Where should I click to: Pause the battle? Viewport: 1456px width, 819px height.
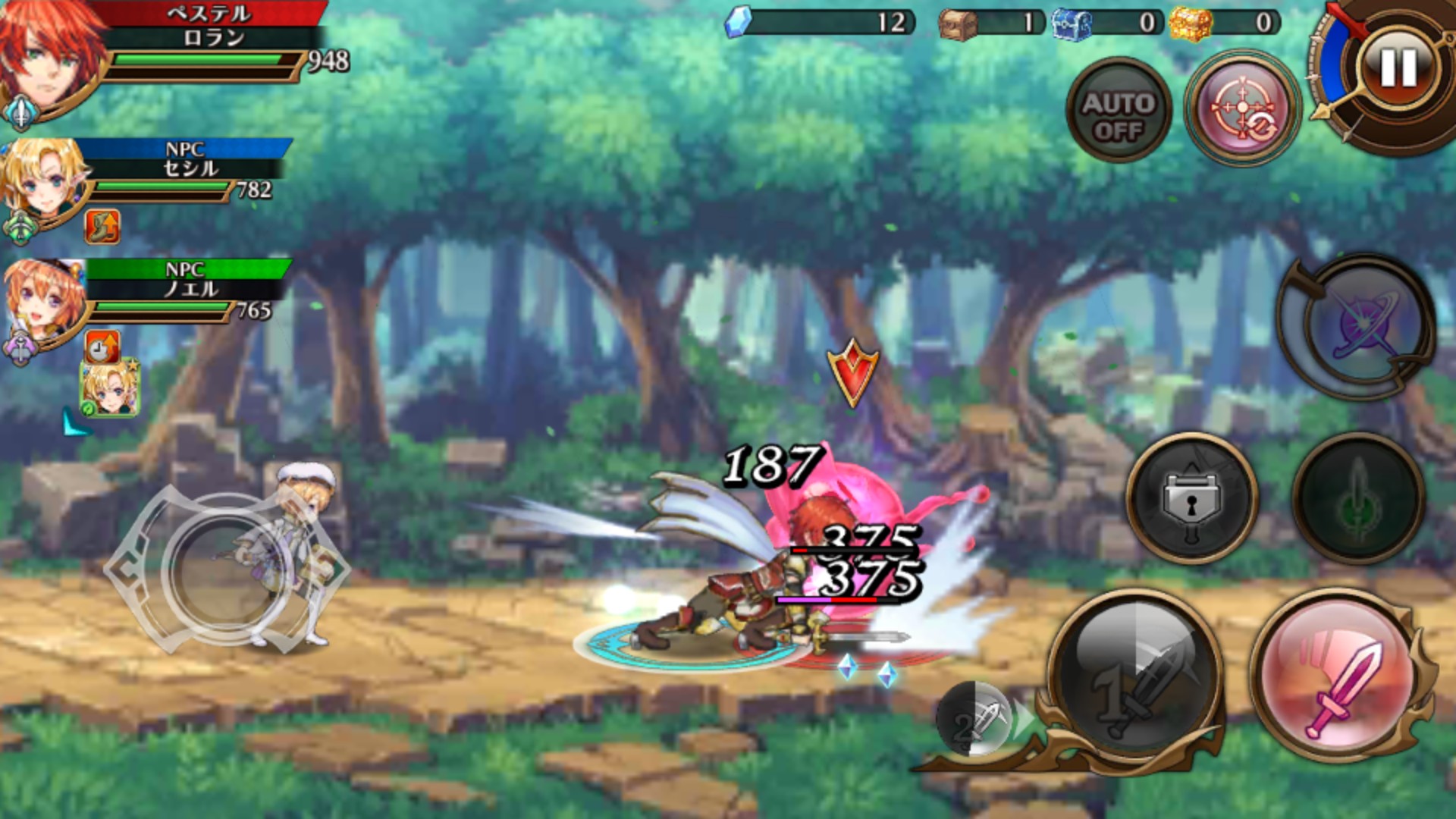pyautogui.click(x=1397, y=68)
